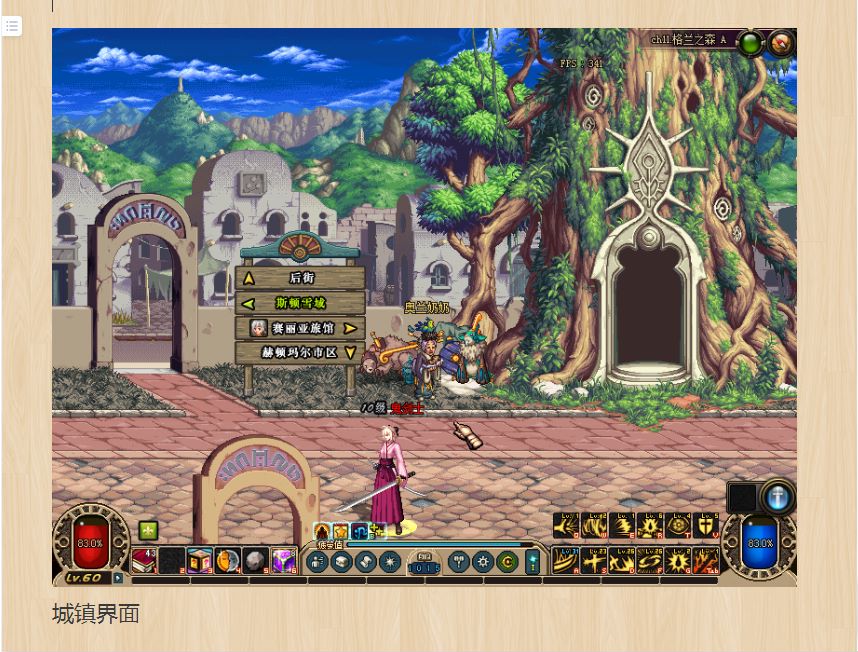Image resolution: width=858 pixels, height=652 pixels.
Task: Click the green C coin shop button
Action: (507, 562)
